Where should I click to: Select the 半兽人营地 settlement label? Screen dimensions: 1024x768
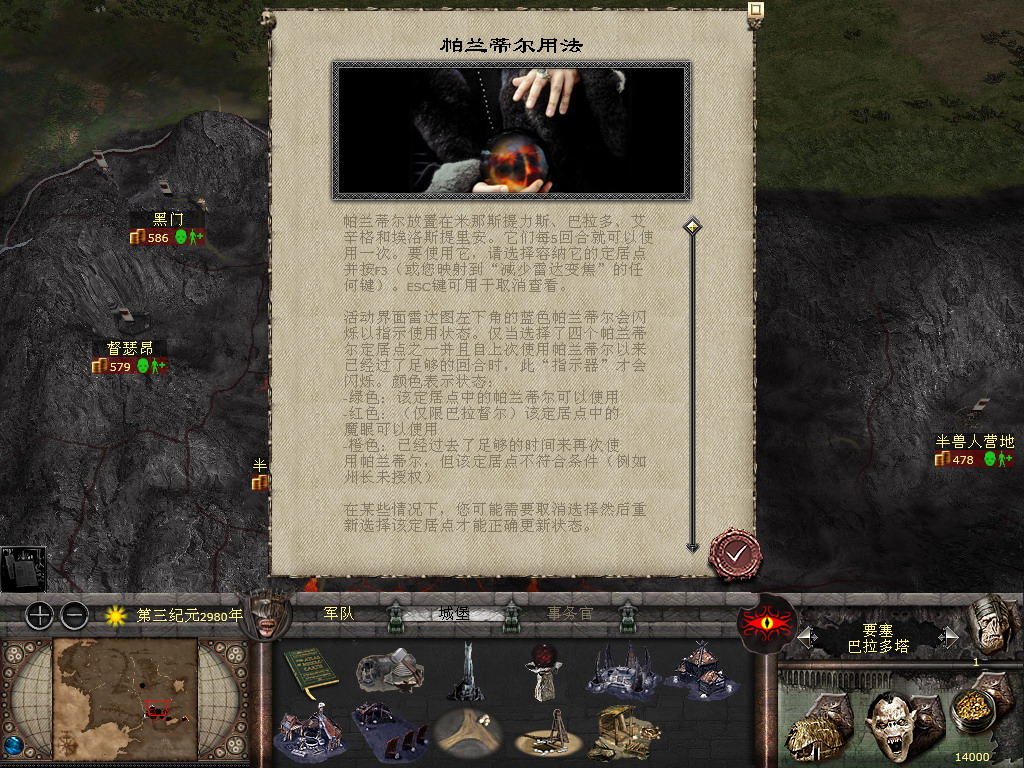pyautogui.click(x=974, y=441)
